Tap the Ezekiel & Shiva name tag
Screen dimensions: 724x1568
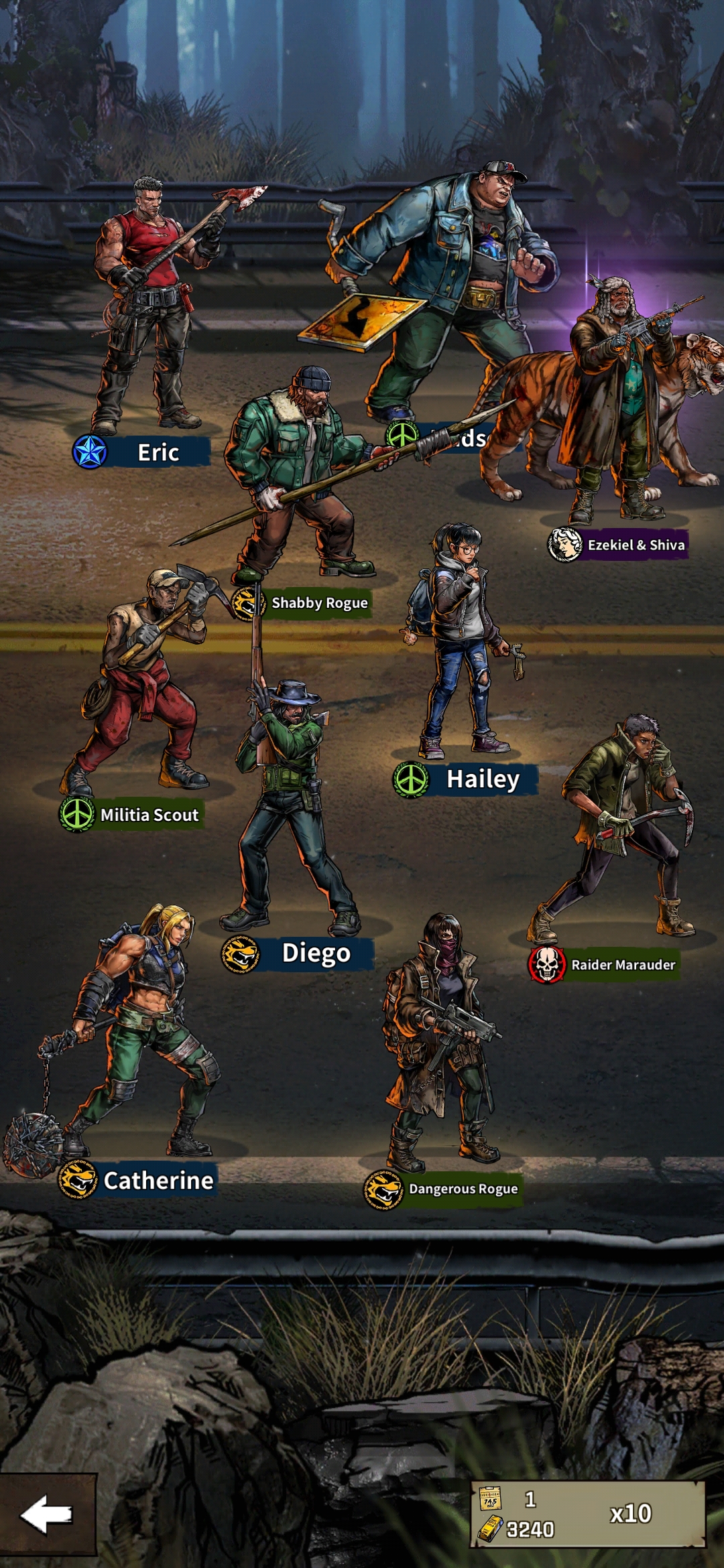636,545
